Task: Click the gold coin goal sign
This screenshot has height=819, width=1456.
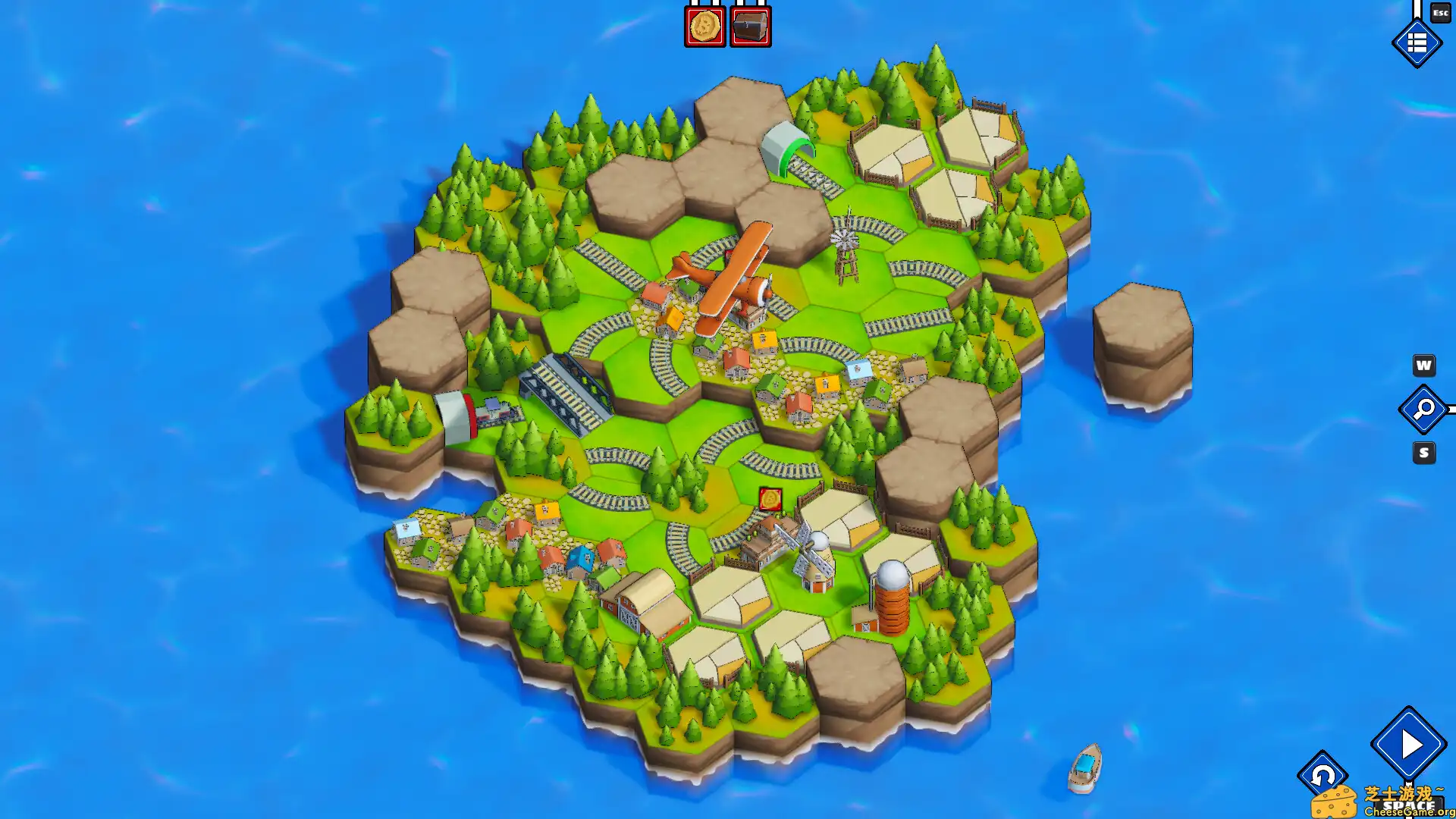Action: (704, 25)
